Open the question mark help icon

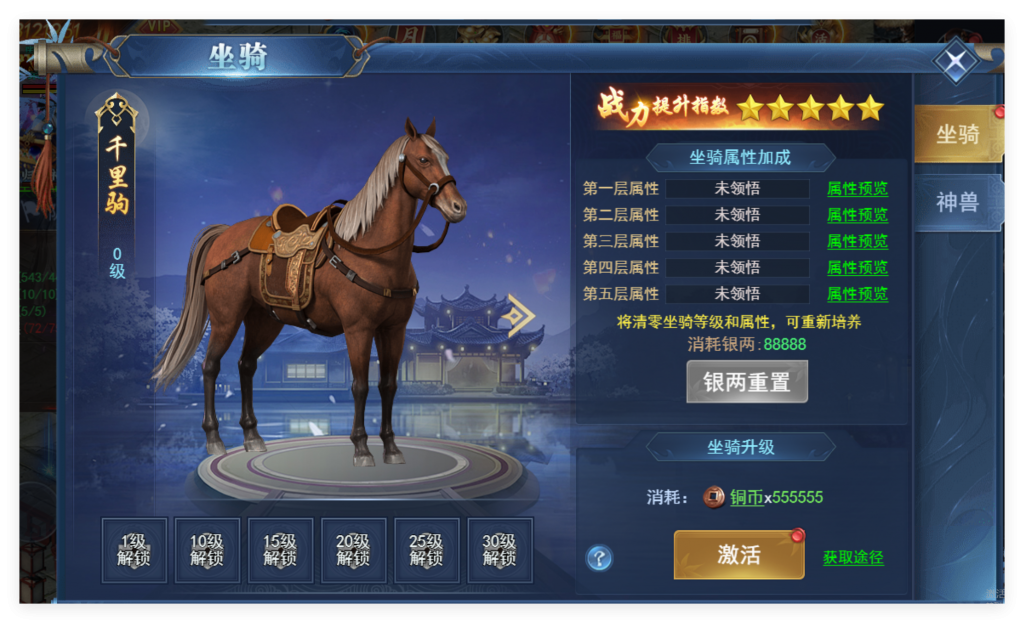click(599, 558)
